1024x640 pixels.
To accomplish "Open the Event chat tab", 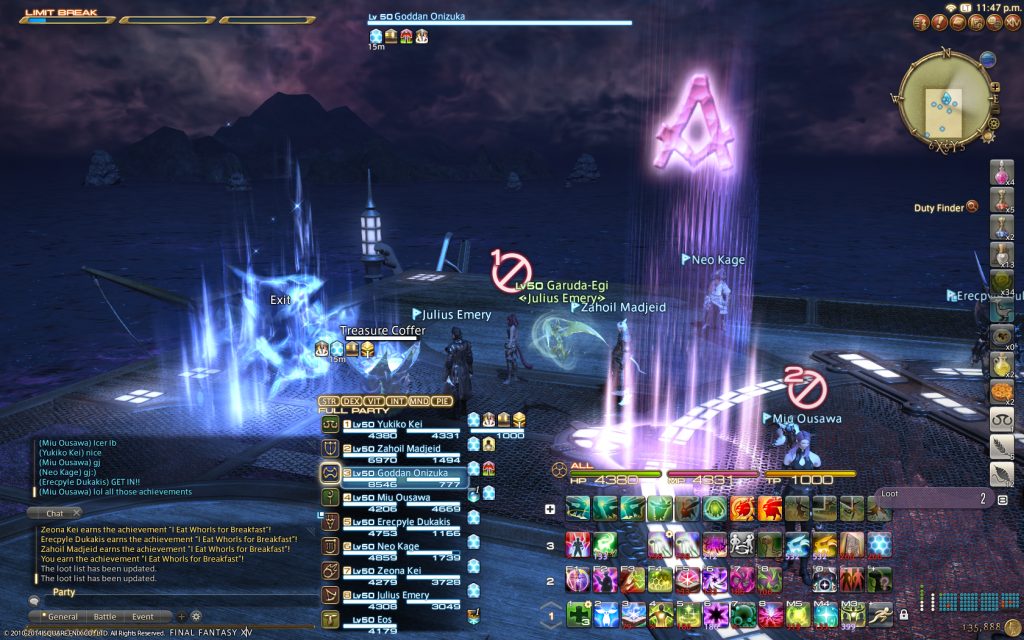I will (142, 617).
